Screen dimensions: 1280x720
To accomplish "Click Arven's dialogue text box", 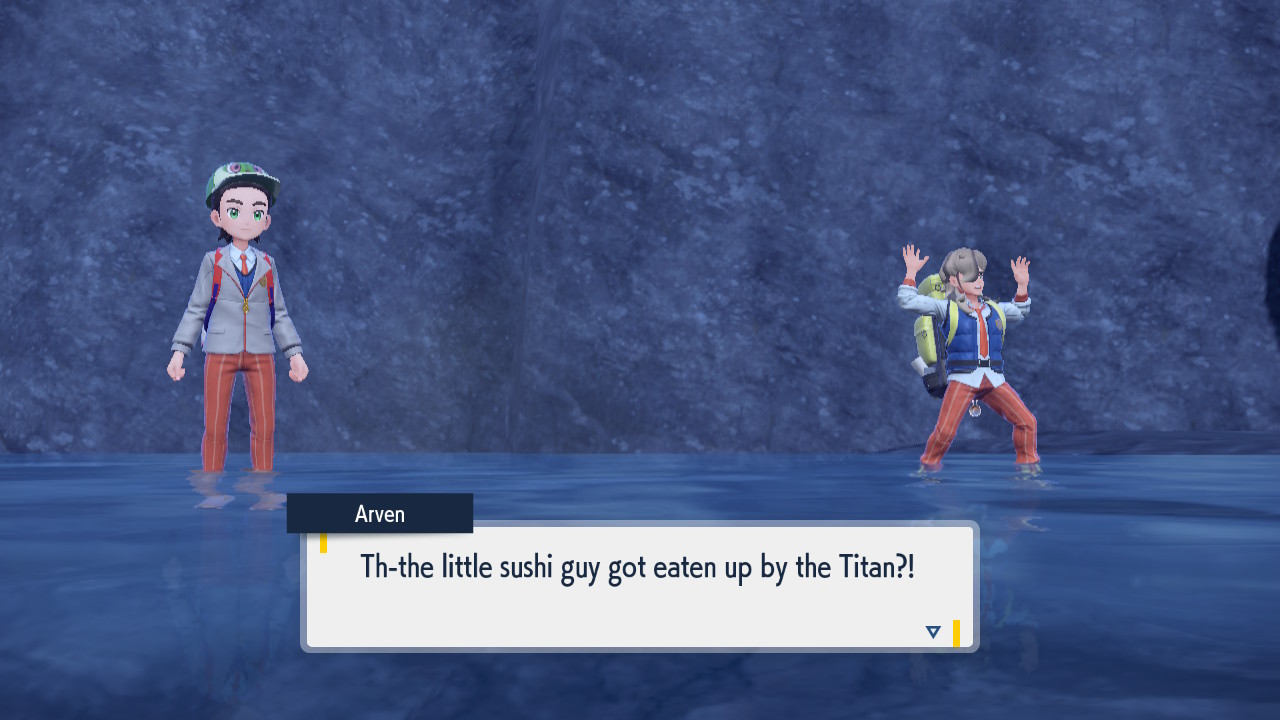I will coord(639,587).
